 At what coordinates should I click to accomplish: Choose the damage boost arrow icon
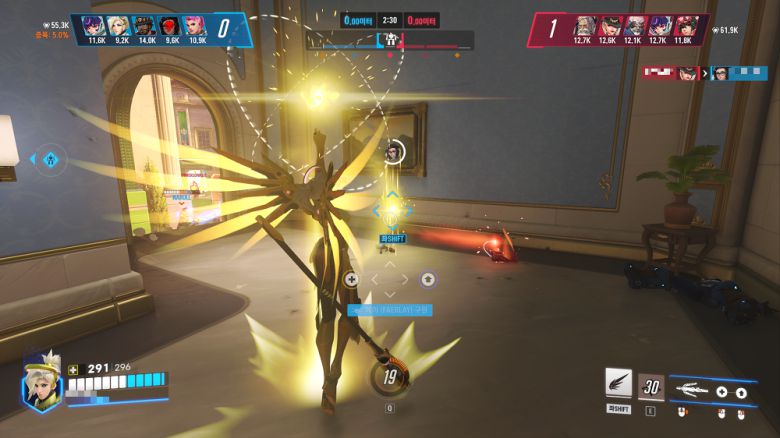(741, 392)
